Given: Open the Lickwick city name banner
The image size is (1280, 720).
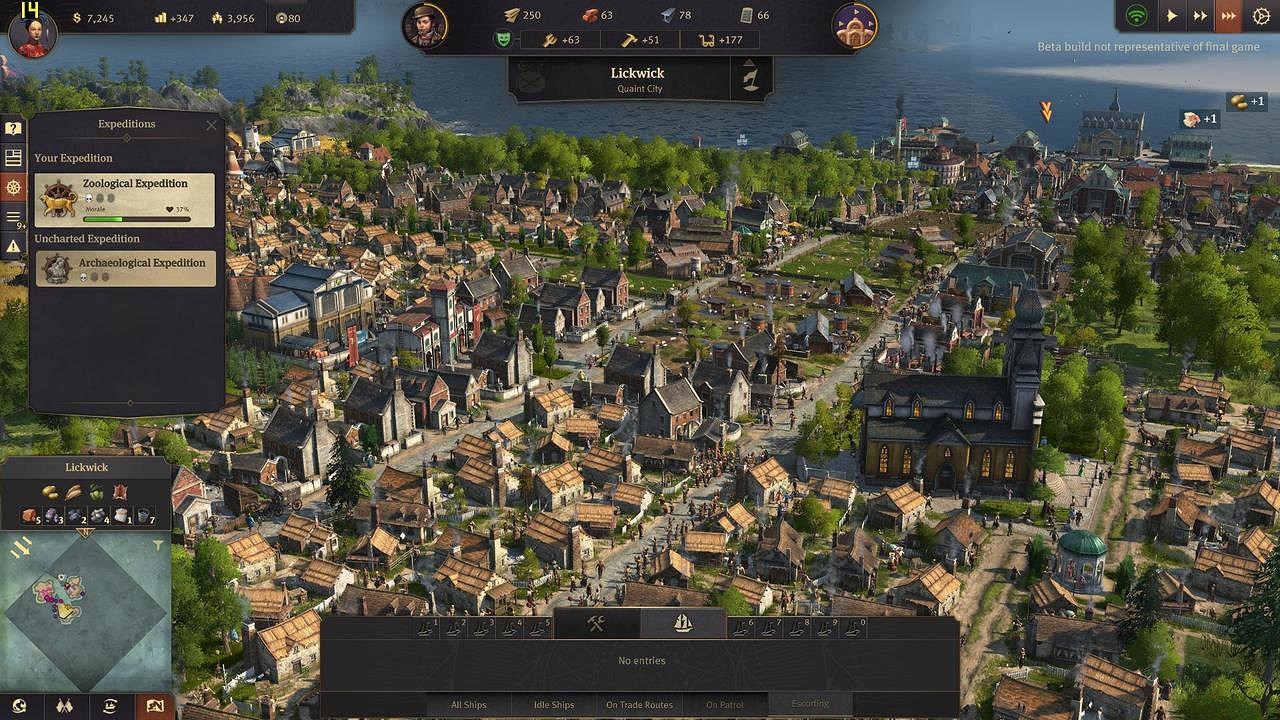Looking at the screenshot, I should point(637,79).
